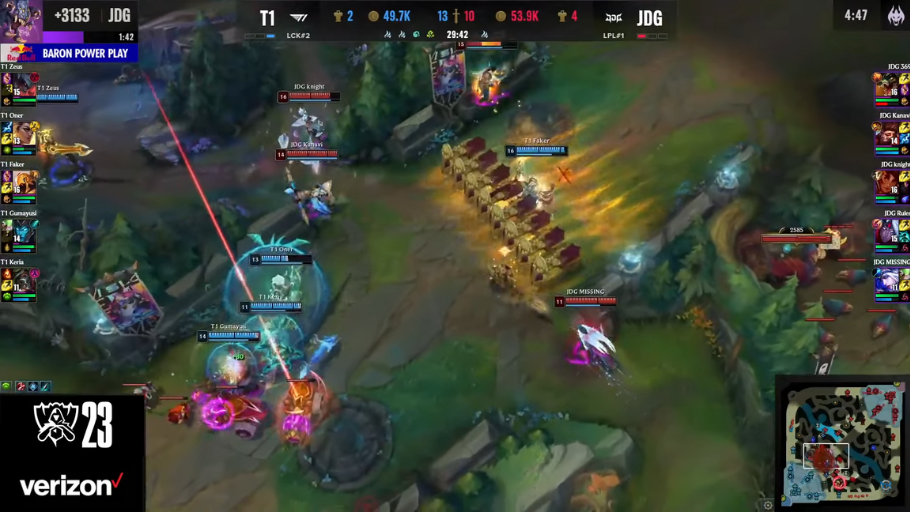Select JDG knight's champion portrait
The width and height of the screenshot is (910, 512).
886,184
